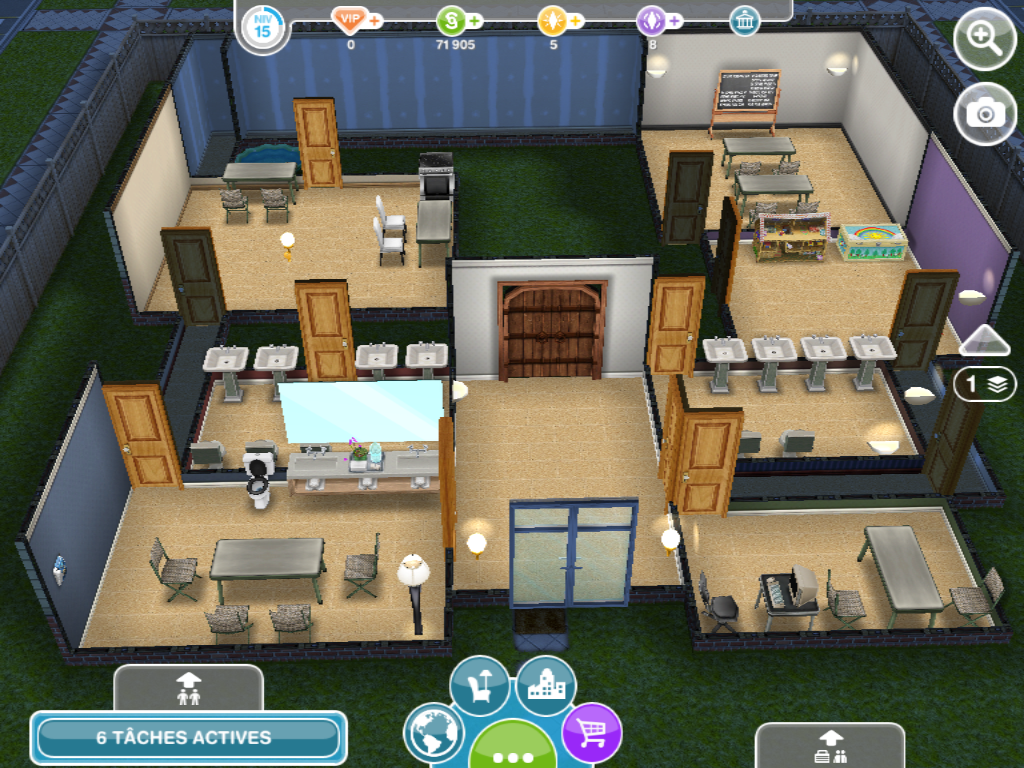1024x768 pixels.
Task: Toggle the green three-dot menu button
Action: 513,751
